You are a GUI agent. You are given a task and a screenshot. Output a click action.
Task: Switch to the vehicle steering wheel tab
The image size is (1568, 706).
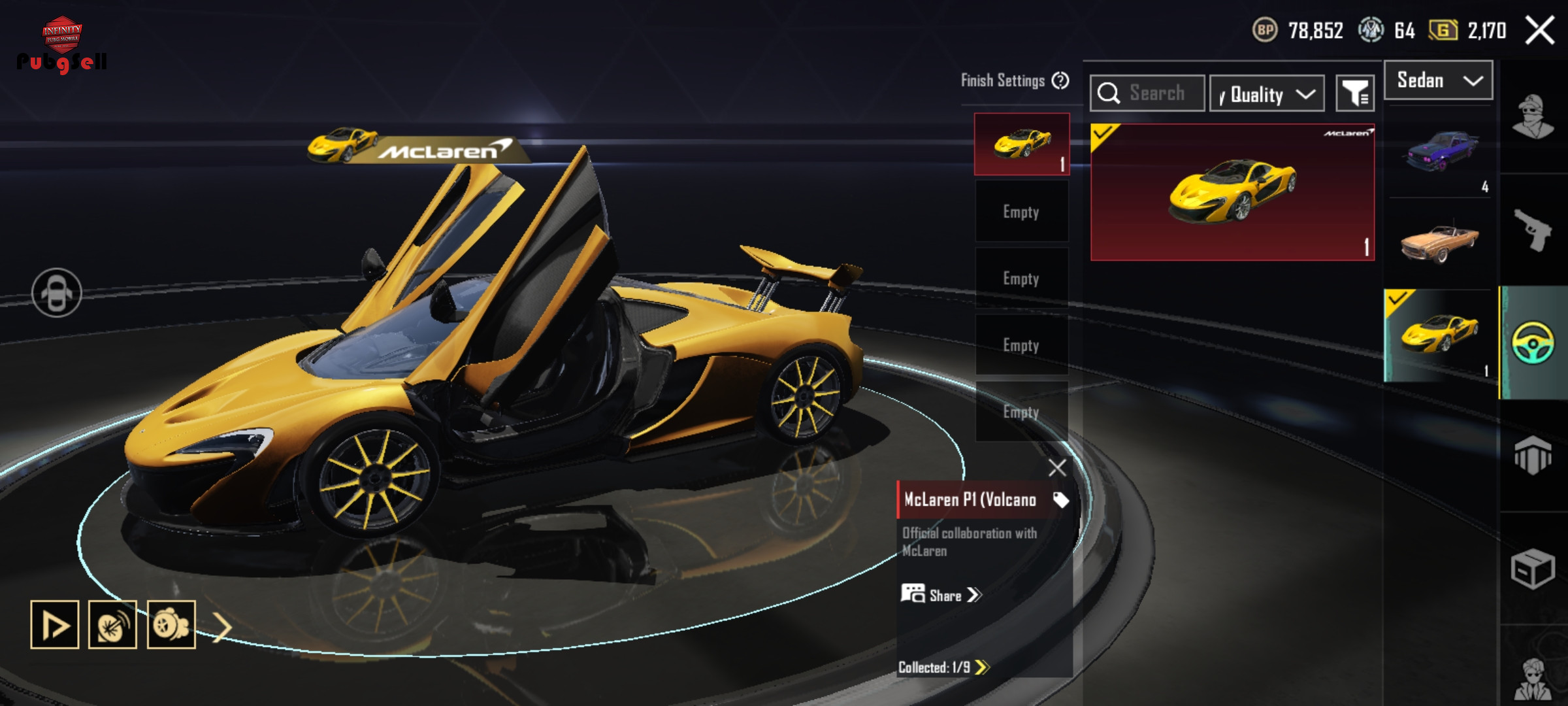pos(1532,343)
